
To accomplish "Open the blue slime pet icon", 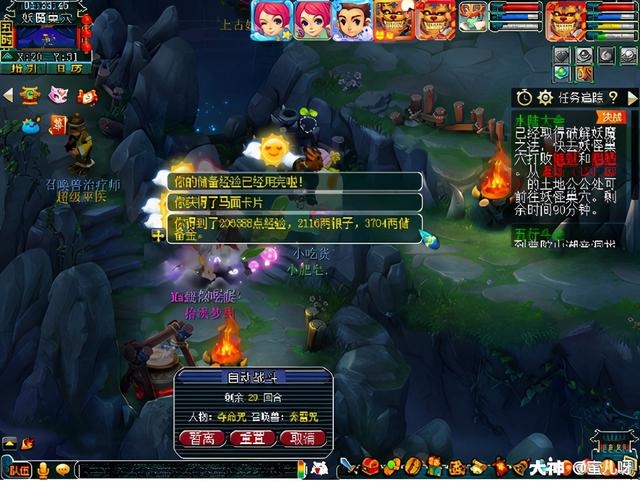I will (31, 125).
